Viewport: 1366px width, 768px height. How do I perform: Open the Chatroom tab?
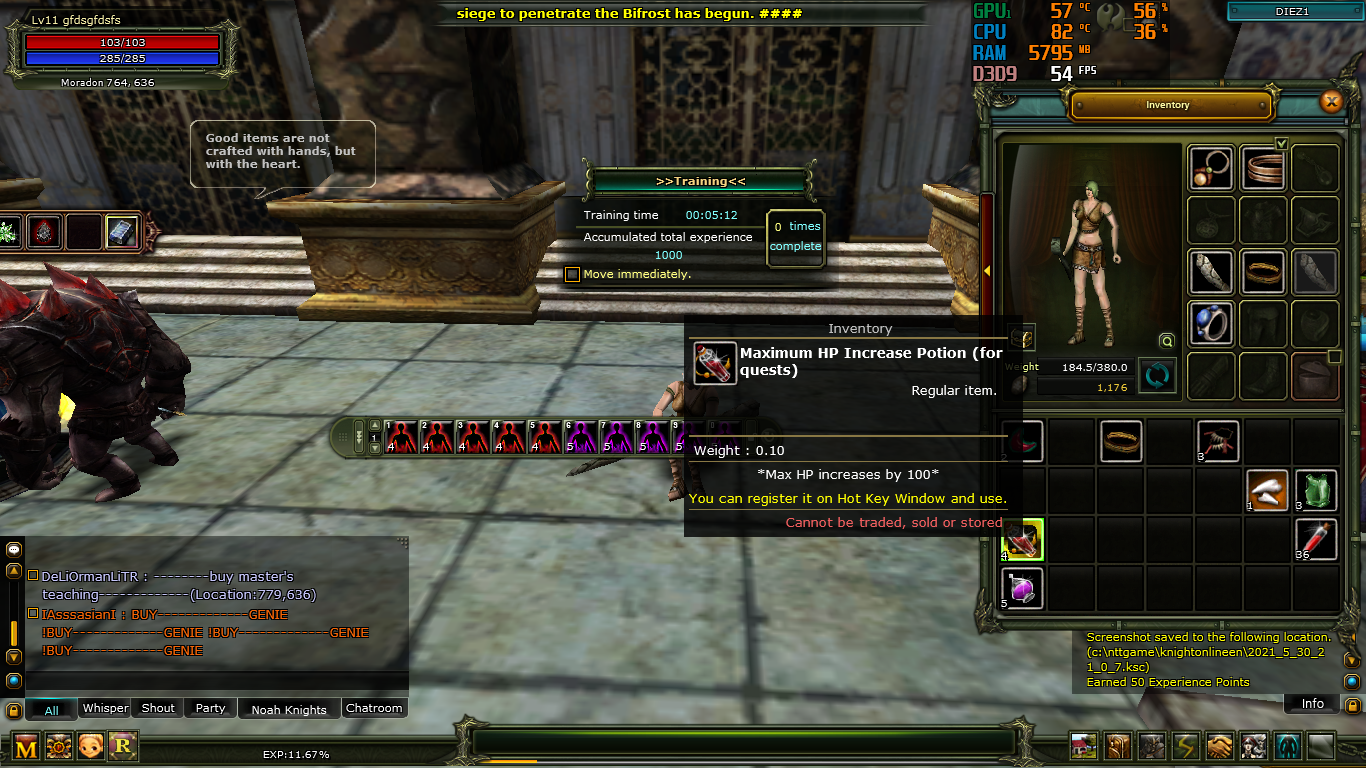point(374,708)
